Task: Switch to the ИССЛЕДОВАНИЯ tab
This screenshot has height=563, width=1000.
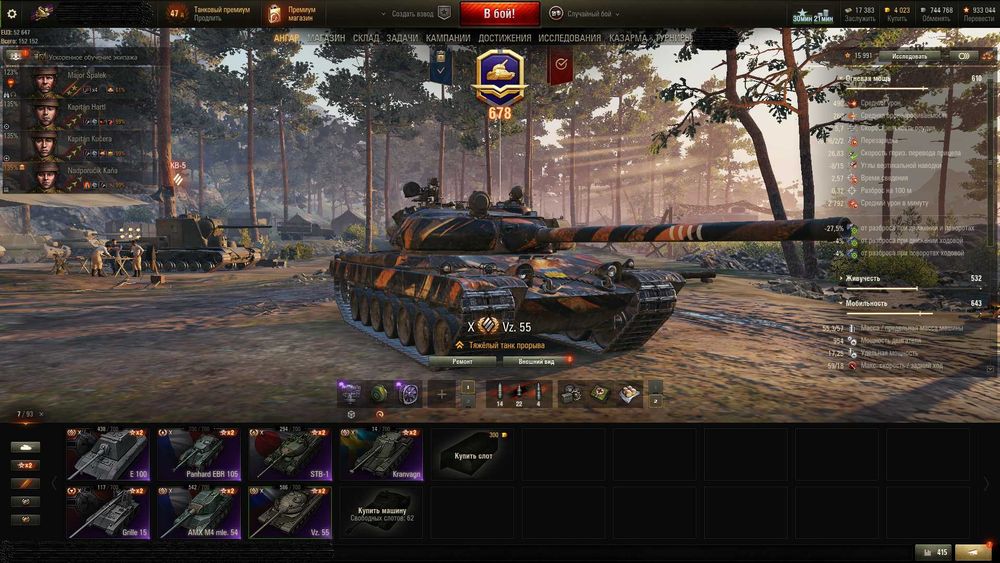Action: click(570, 38)
